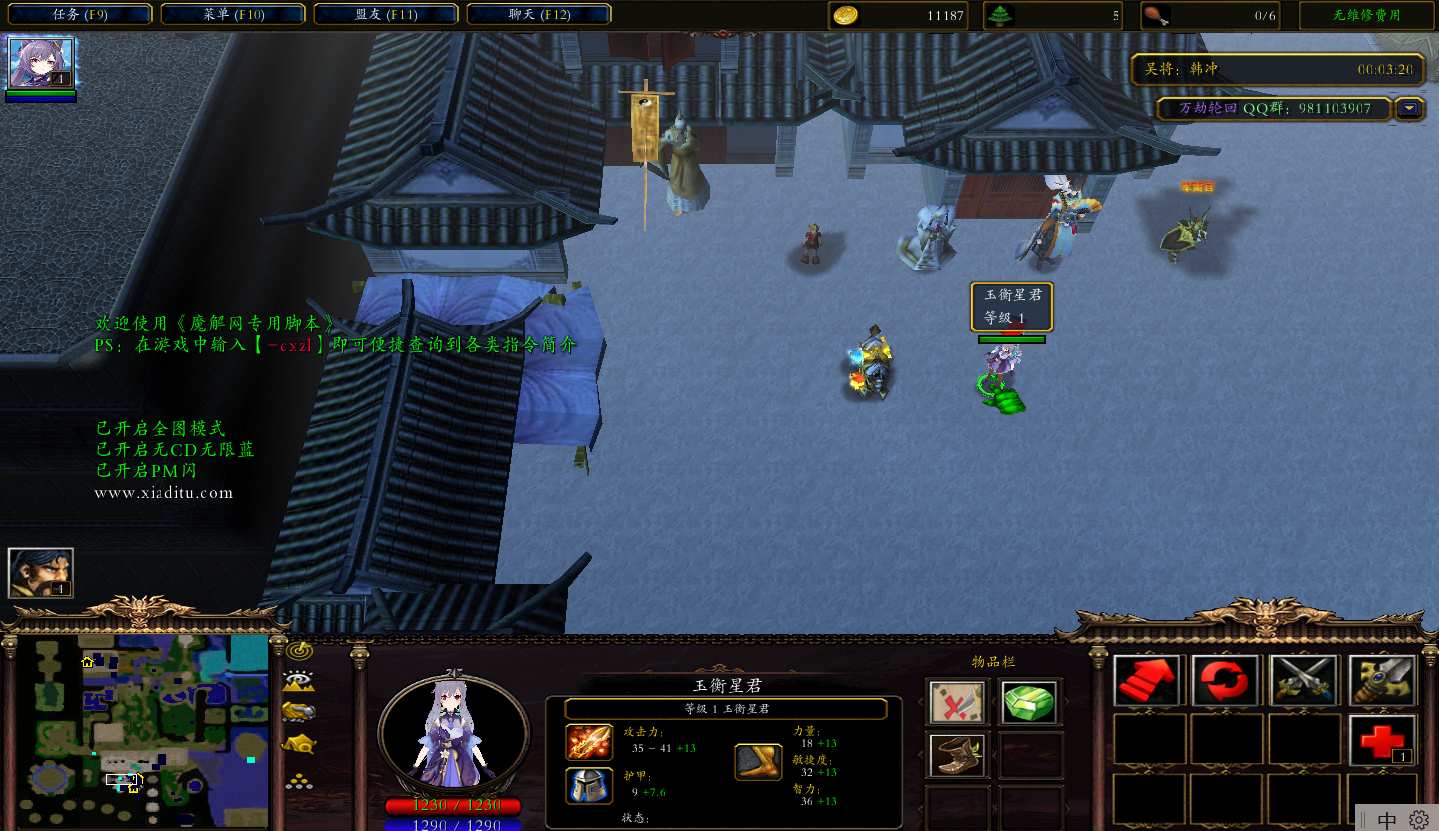Select the leather boots inventory item
The width and height of the screenshot is (1439, 831).
click(x=957, y=755)
